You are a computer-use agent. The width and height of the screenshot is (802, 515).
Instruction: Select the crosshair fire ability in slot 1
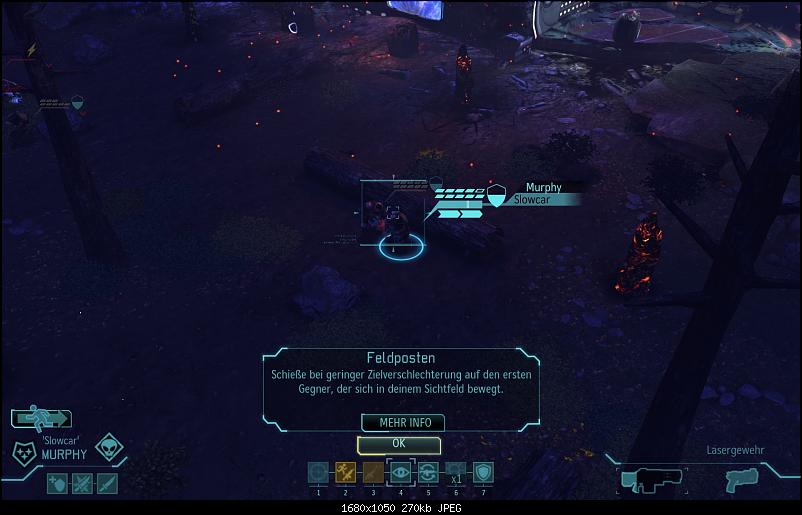(318, 473)
